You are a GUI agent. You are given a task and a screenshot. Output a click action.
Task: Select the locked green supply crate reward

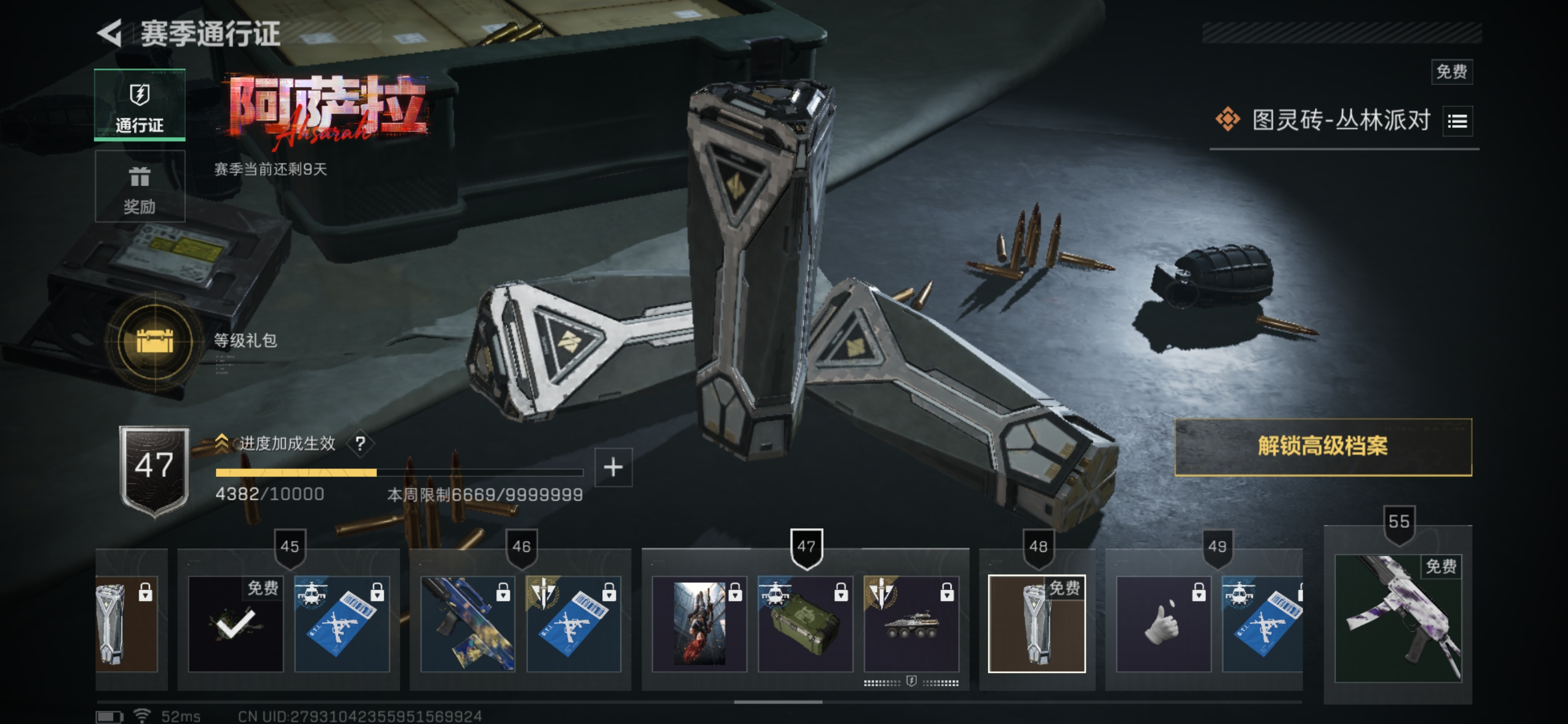pyautogui.click(x=805, y=624)
